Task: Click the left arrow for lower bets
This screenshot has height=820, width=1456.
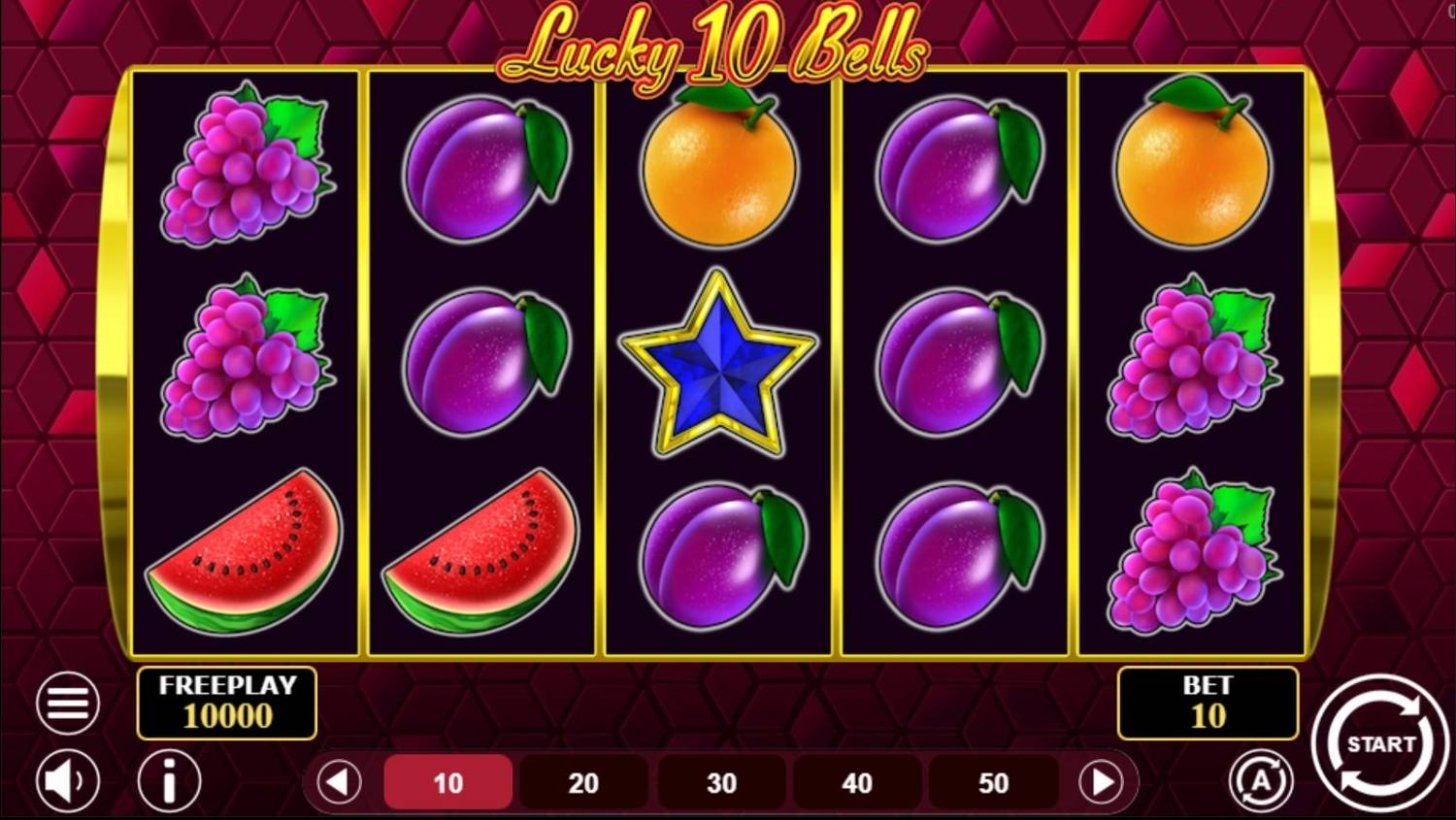Action: coord(339,782)
